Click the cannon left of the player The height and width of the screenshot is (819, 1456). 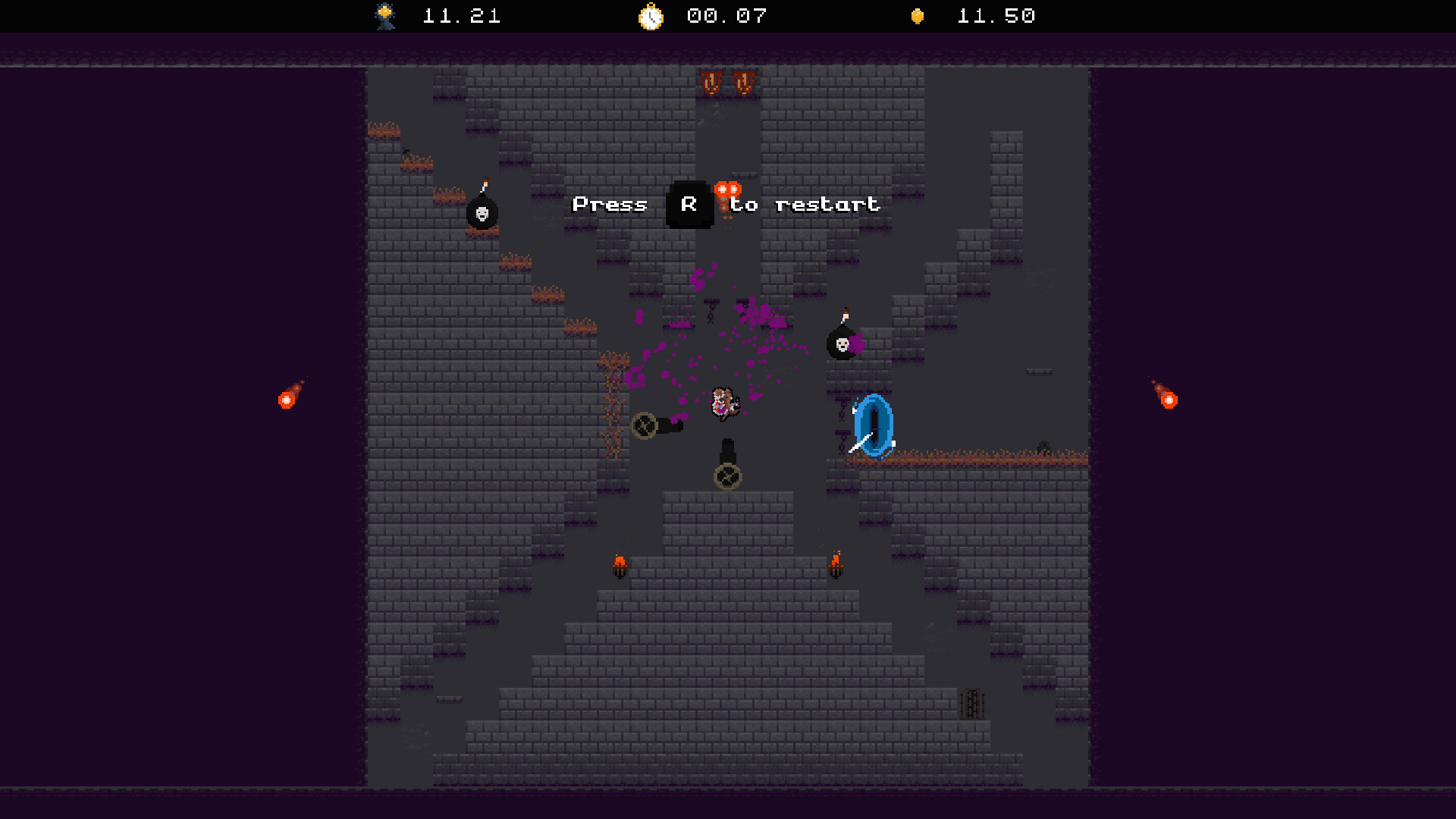[x=646, y=425]
